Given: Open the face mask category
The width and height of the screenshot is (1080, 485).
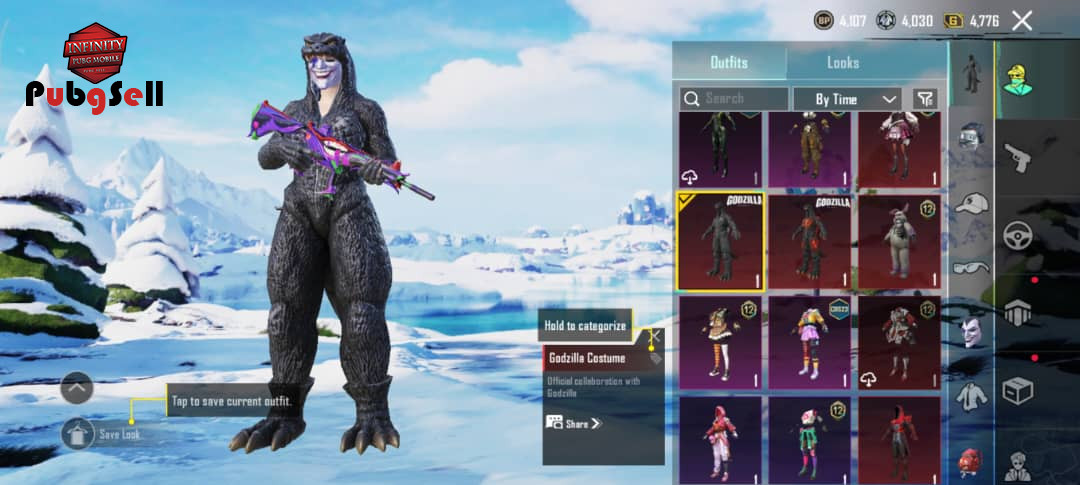Looking at the screenshot, I should click(x=971, y=331).
